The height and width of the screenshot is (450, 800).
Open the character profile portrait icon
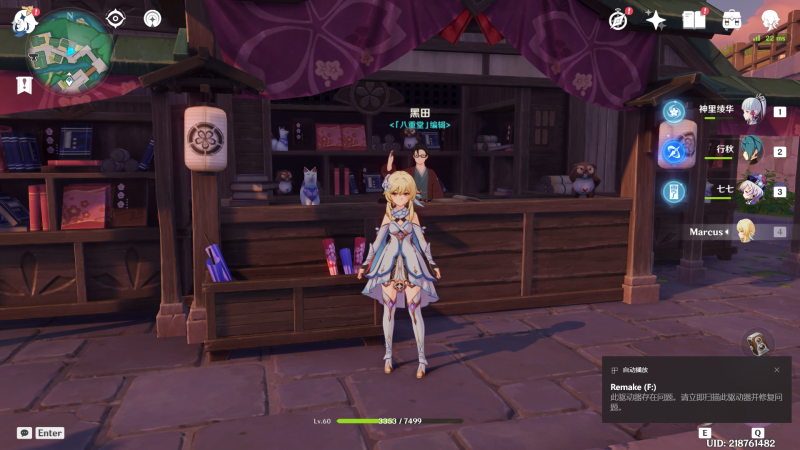[x=770, y=20]
